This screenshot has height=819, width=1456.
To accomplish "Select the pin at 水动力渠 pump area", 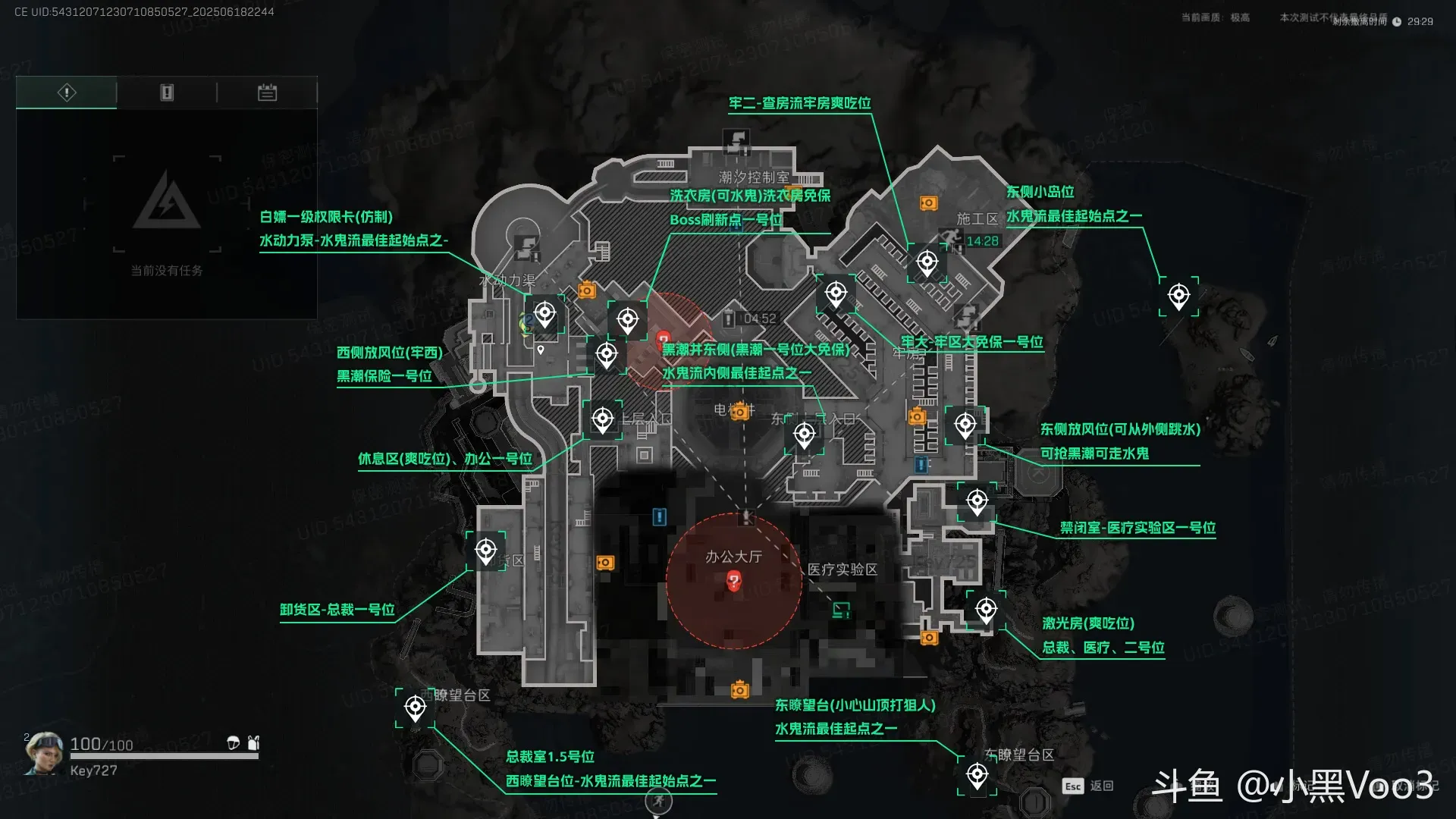I will pyautogui.click(x=544, y=312).
